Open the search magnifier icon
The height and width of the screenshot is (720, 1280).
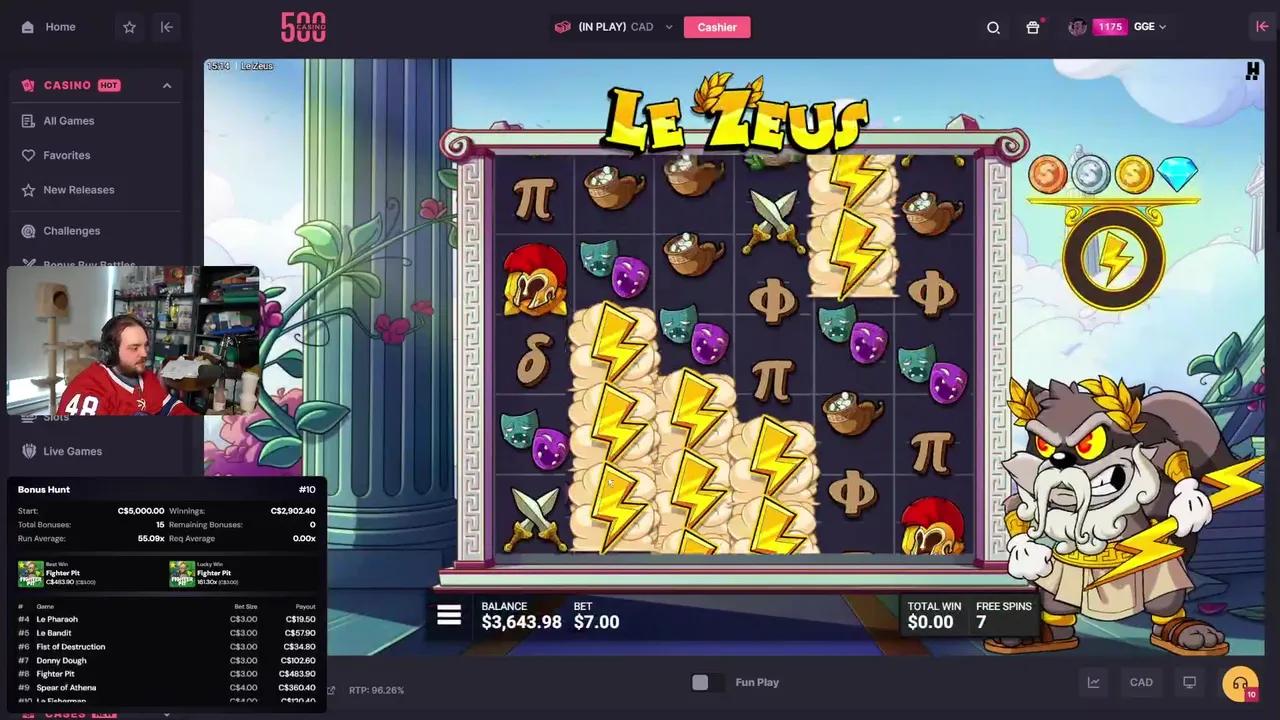coord(993,27)
